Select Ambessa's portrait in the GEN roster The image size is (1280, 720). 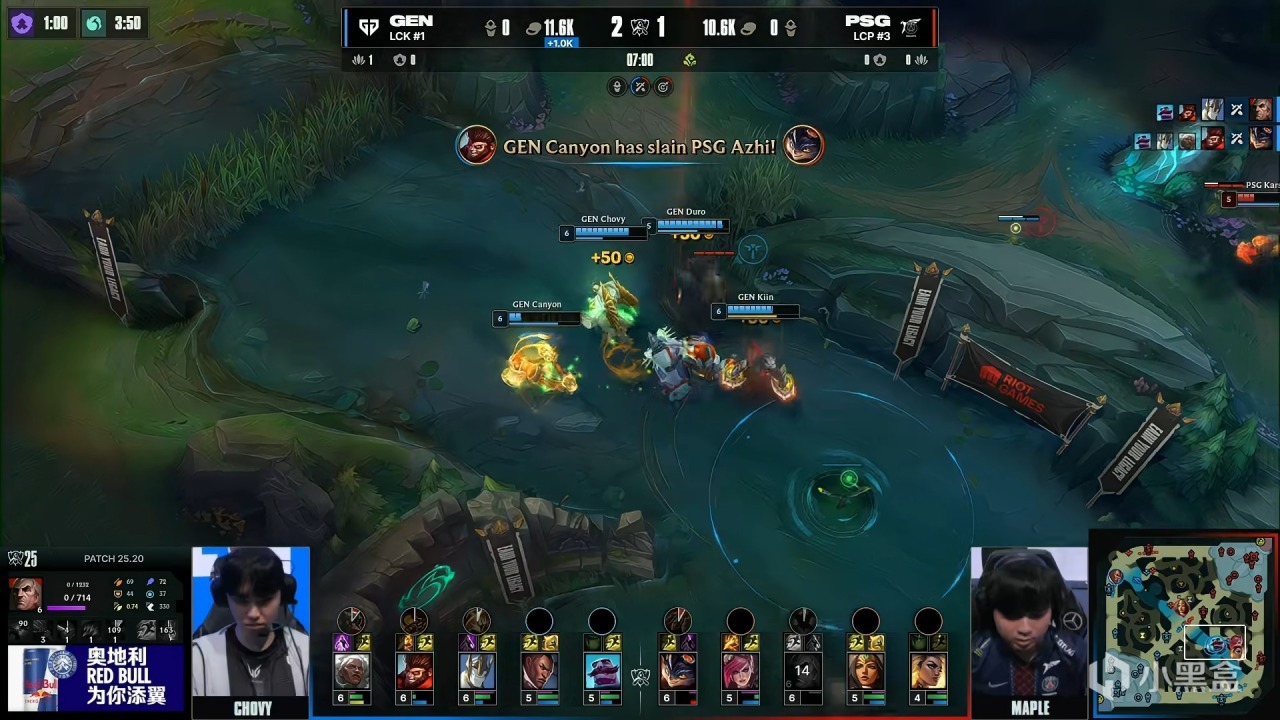pyautogui.click(x=352, y=671)
